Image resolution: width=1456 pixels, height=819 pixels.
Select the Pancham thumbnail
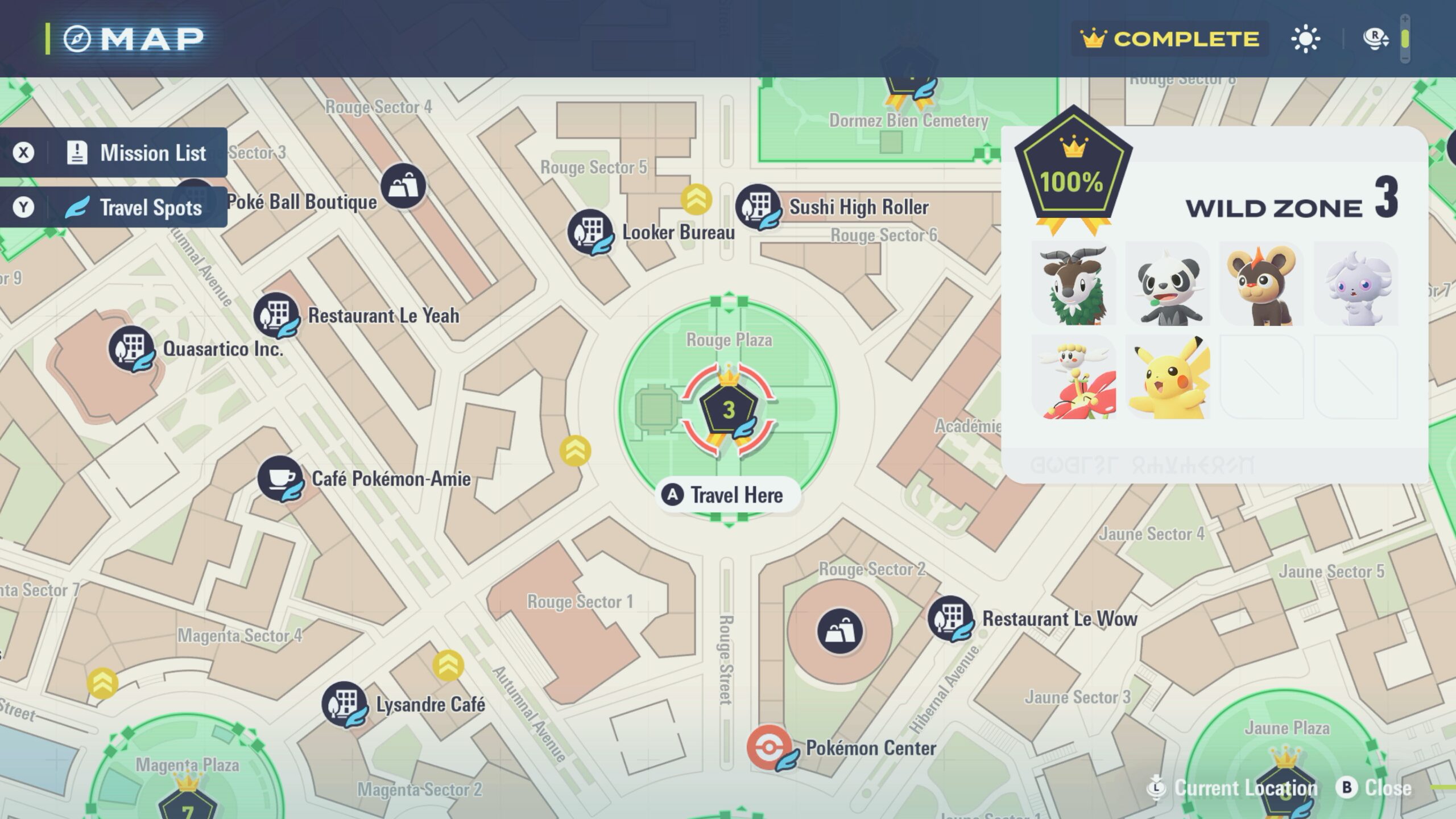[x=1168, y=284]
